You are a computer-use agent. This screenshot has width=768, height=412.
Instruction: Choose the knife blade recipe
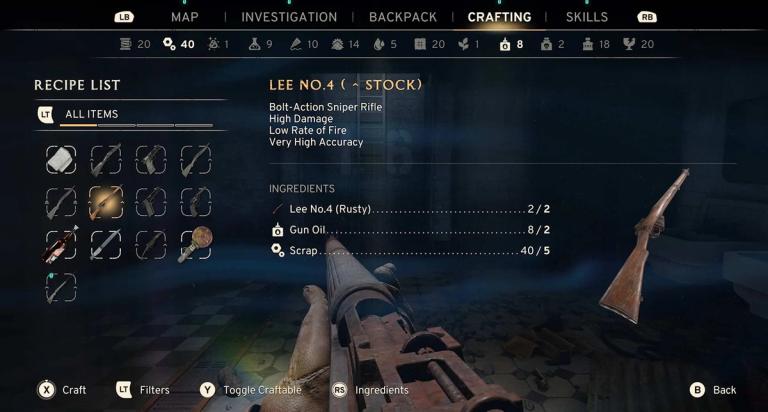[105, 245]
